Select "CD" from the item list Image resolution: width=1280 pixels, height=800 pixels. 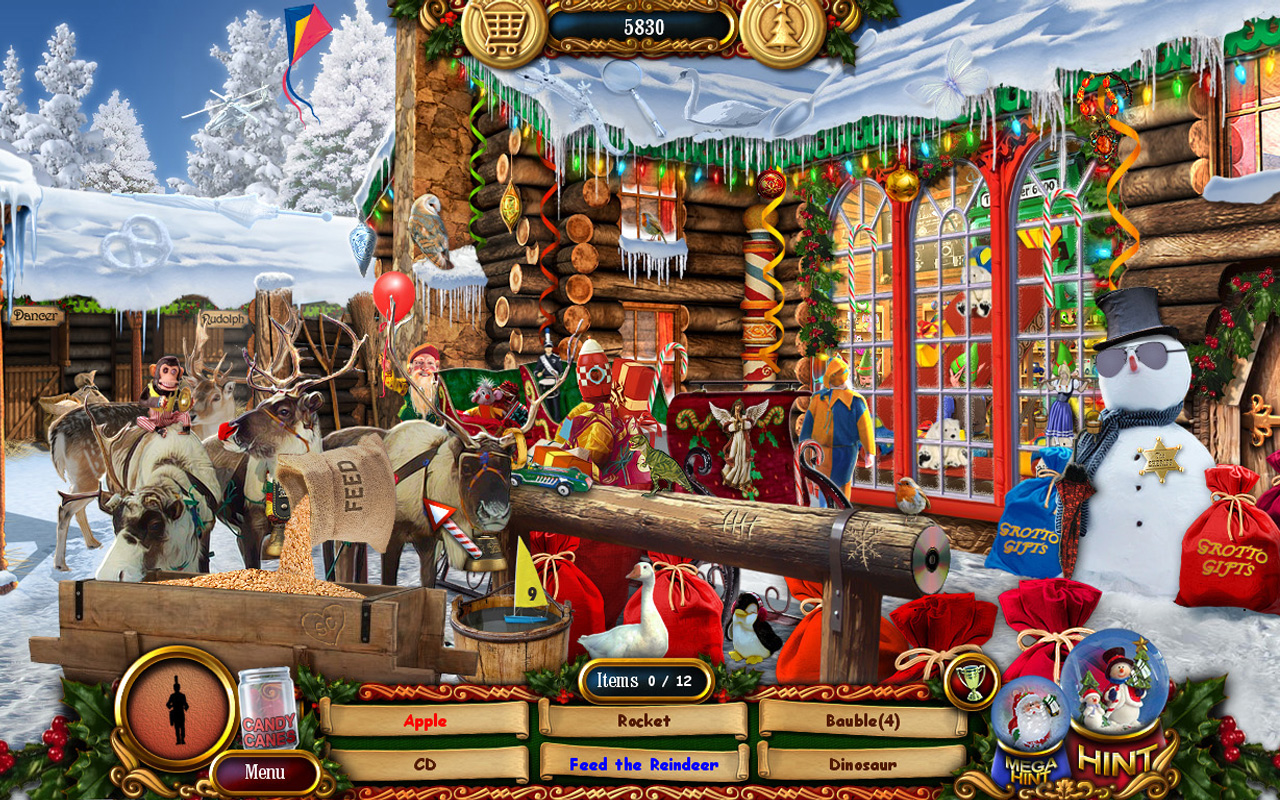[428, 762]
